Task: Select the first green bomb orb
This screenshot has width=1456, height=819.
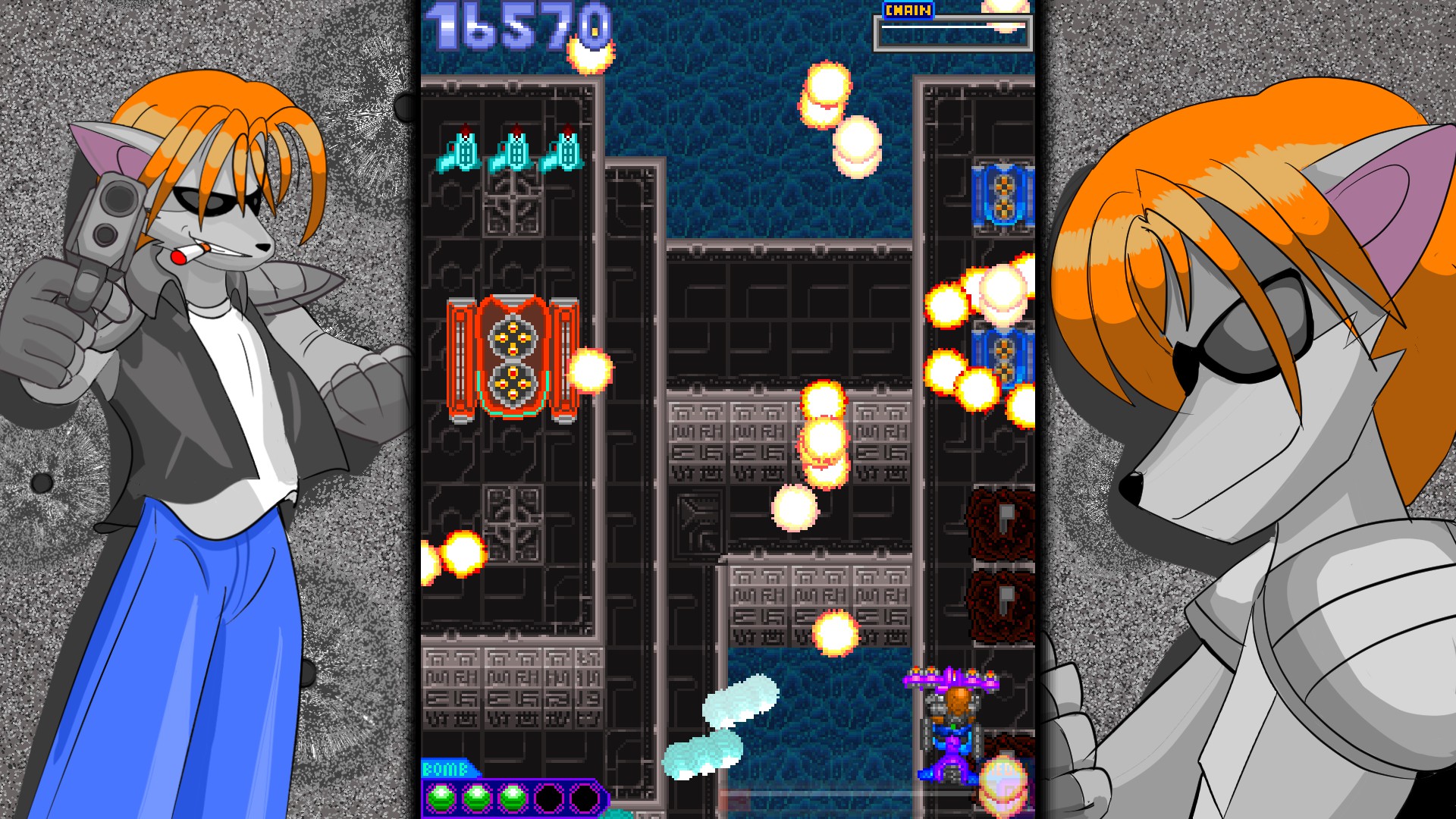Action: [442, 796]
